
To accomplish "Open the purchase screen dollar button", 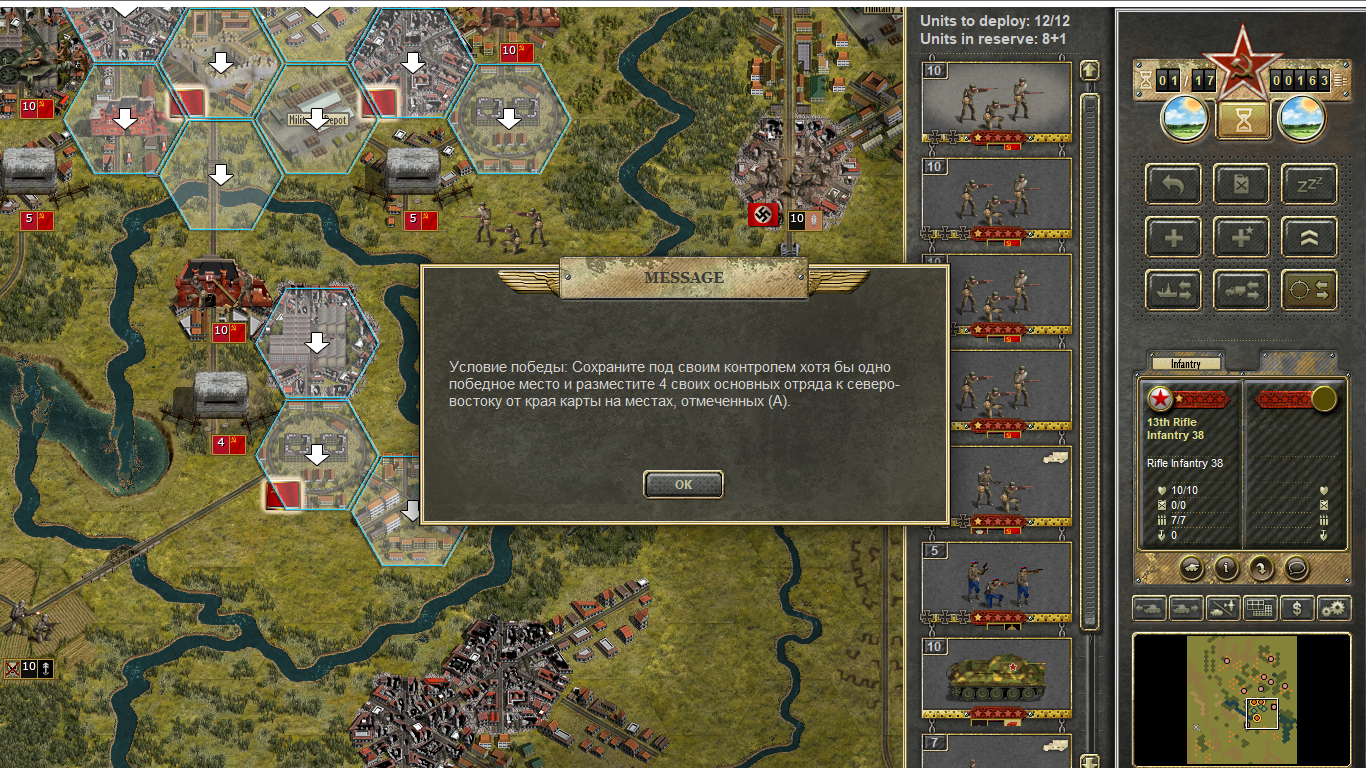I will pyautogui.click(x=1297, y=607).
